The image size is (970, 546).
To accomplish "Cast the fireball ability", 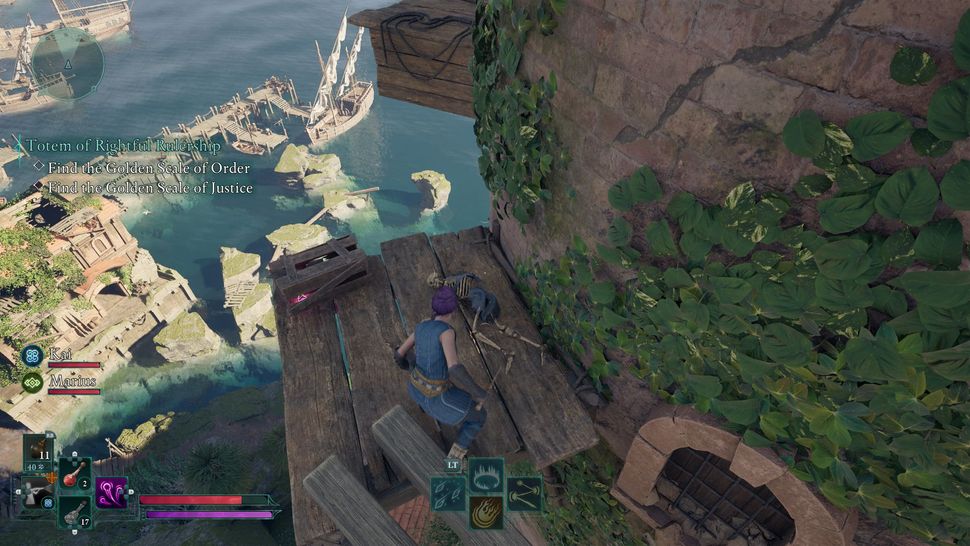I will pyautogui.click(x=486, y=512).
